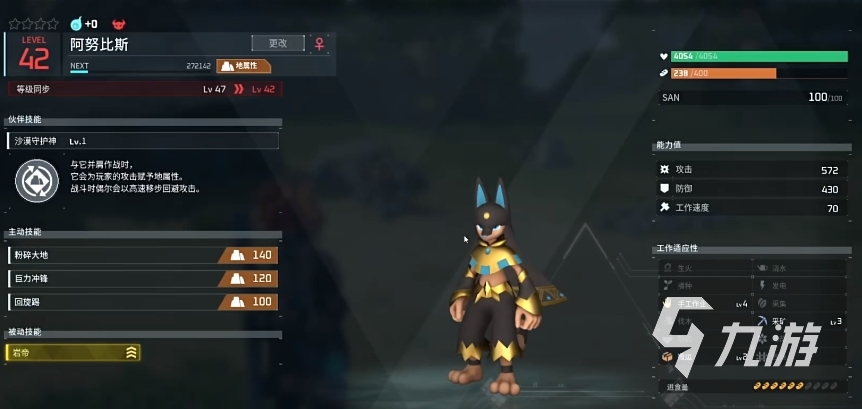
Task: Click the female gender symbol icon
Action: point(320,44)
